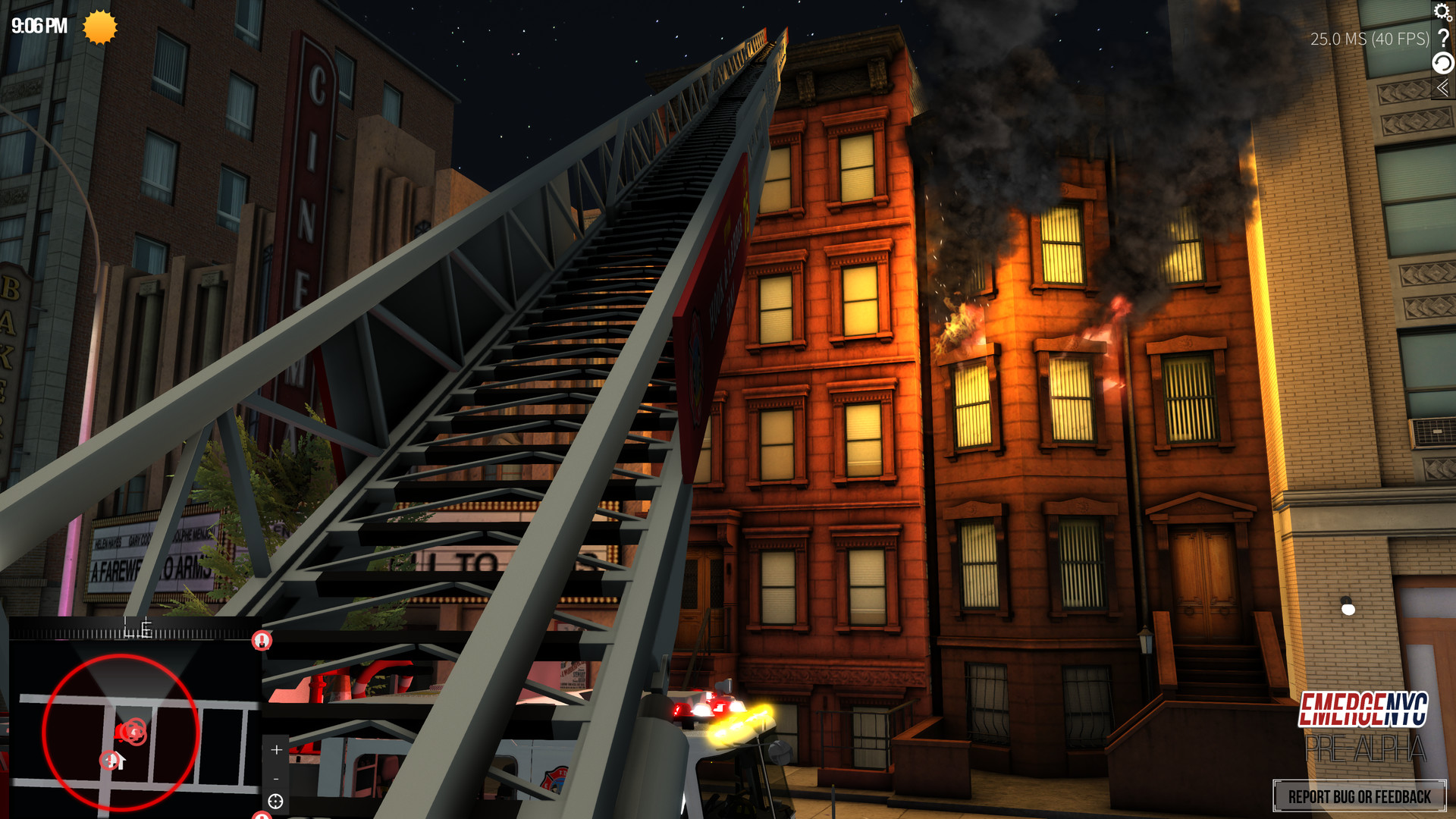Click the red alert icon above the minimap
The height and width of the screenshot is (819, 1456).
[x=262, y=642]
